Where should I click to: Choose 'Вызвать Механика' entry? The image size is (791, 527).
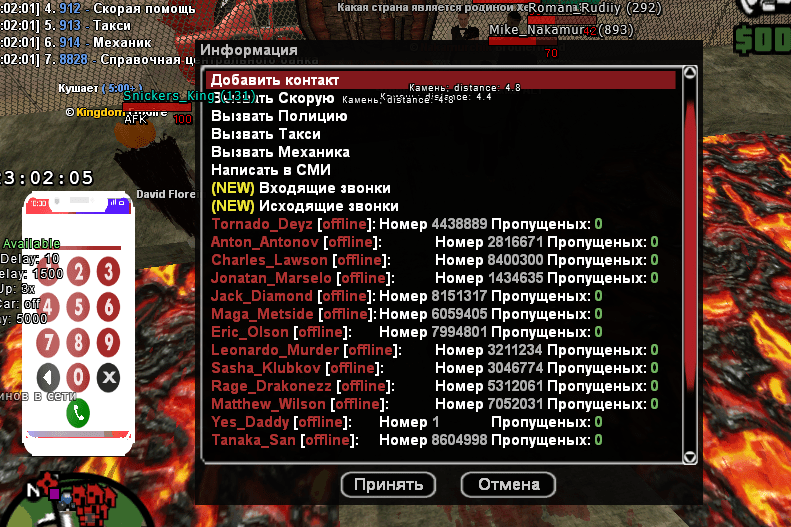(x=280, y=152)
